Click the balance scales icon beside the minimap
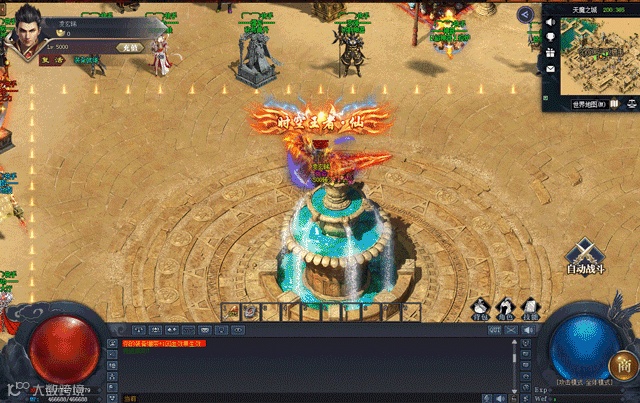 tap(632, 104)
